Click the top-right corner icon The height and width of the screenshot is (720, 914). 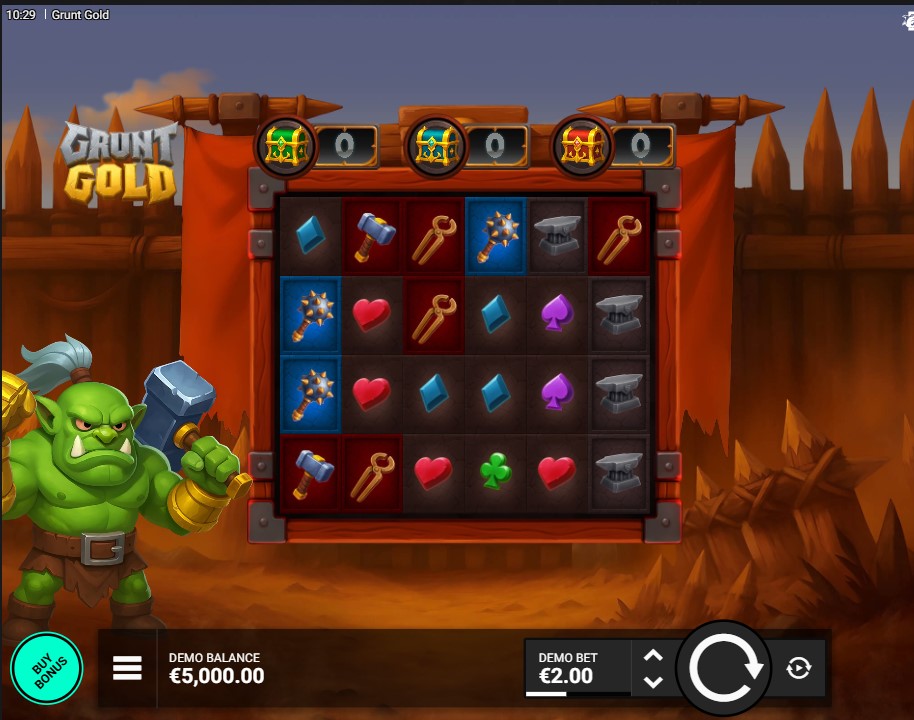click(906, 20)
